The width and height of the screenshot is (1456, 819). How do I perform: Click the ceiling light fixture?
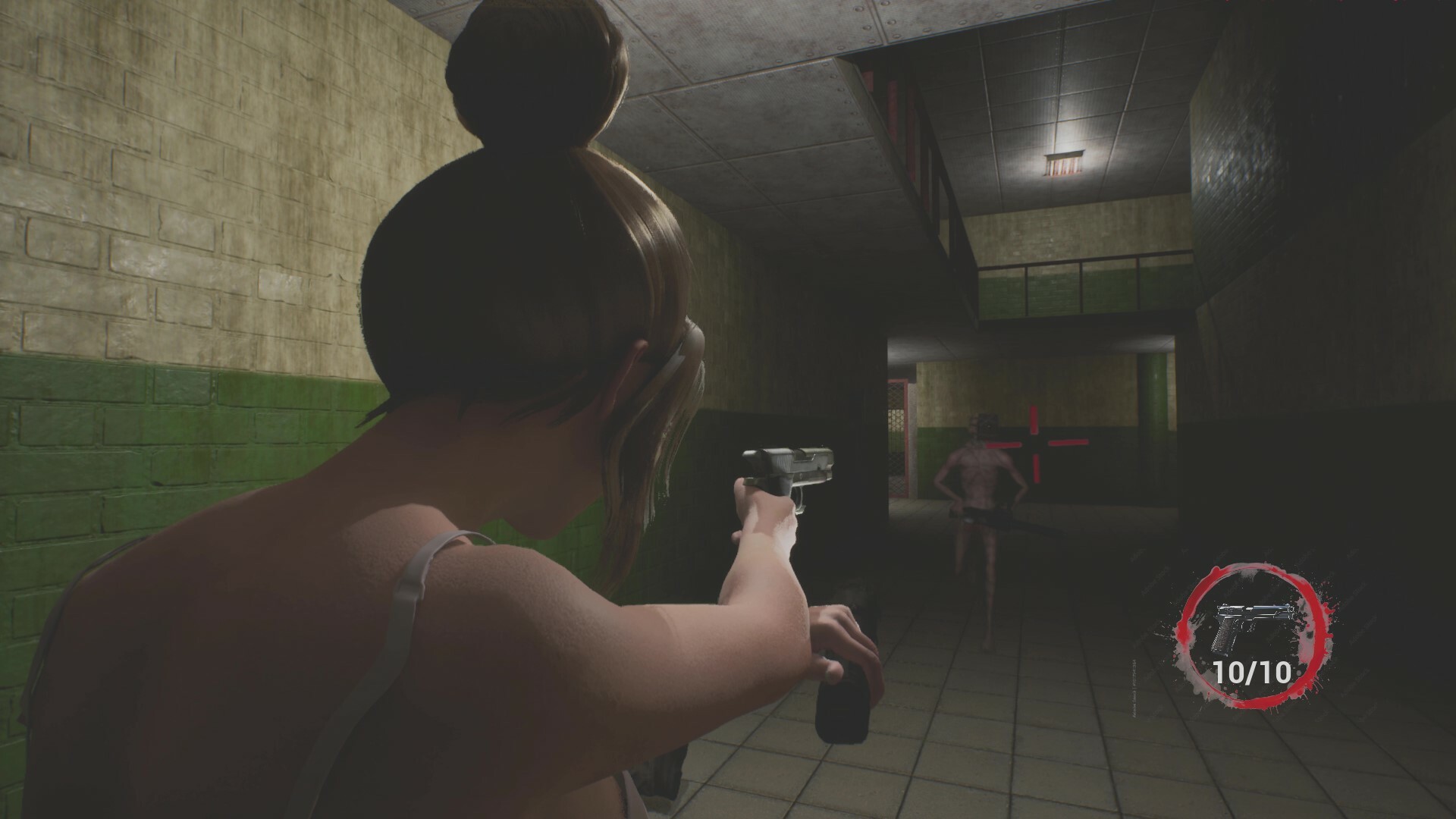(x=1065, y=163)
